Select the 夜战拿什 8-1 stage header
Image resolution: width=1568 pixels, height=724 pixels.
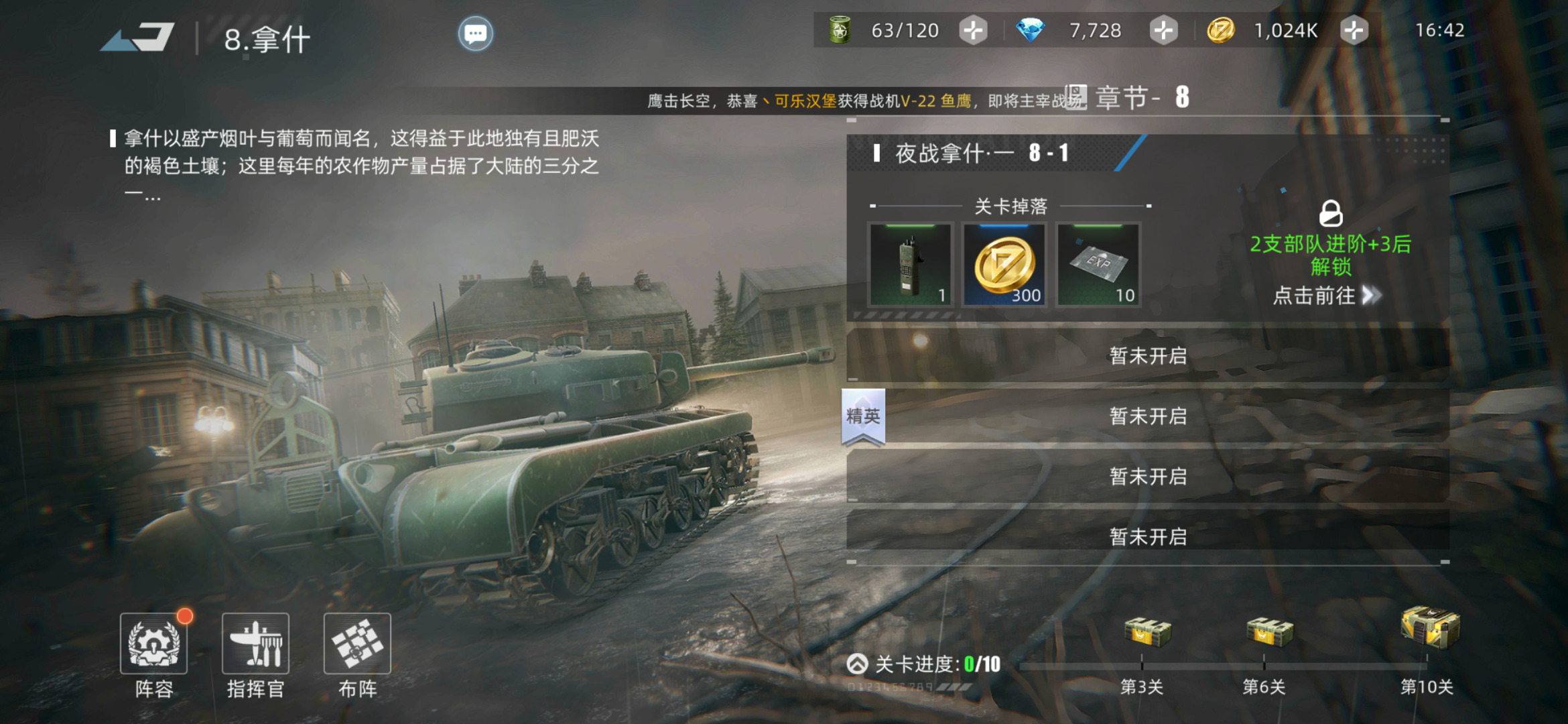click(982, 154)
